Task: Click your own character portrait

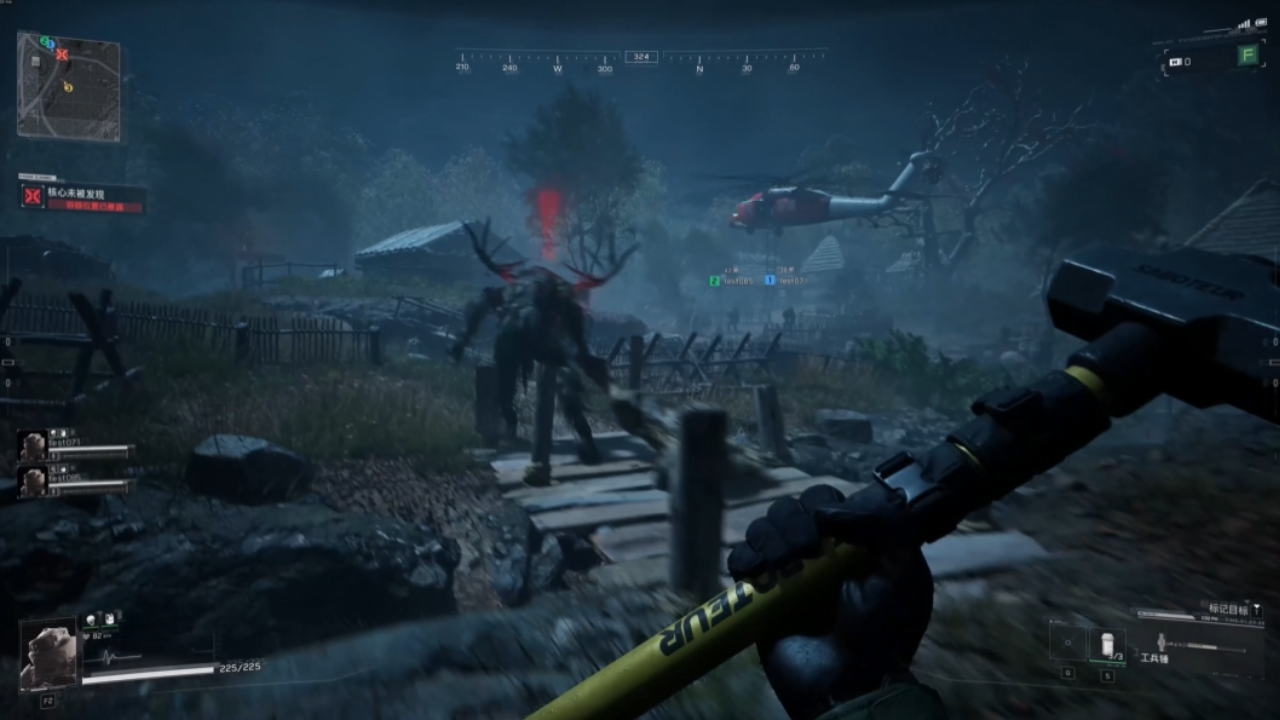Action: click(48, 656)
